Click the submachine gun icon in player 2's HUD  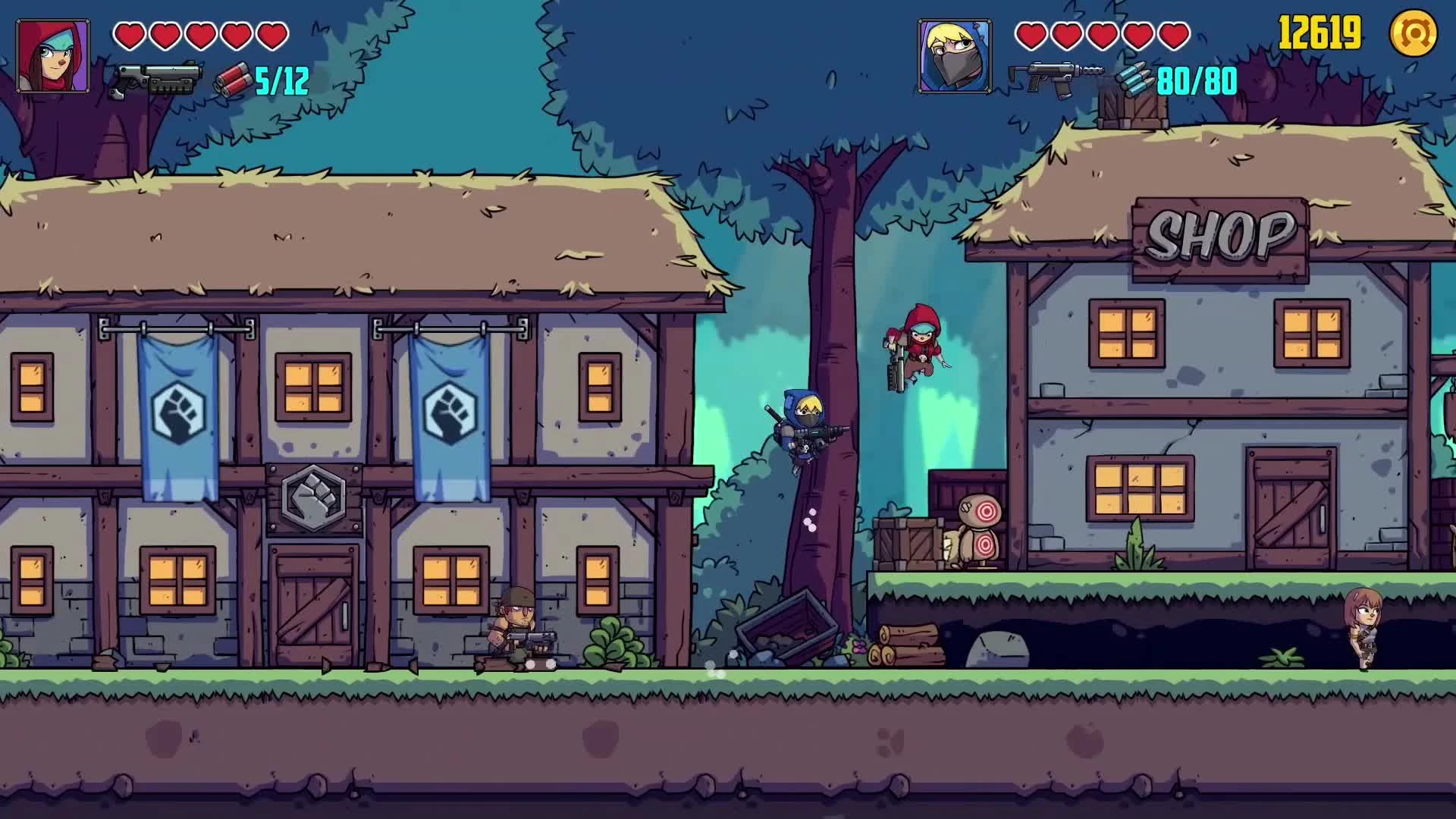[1054, 76]
